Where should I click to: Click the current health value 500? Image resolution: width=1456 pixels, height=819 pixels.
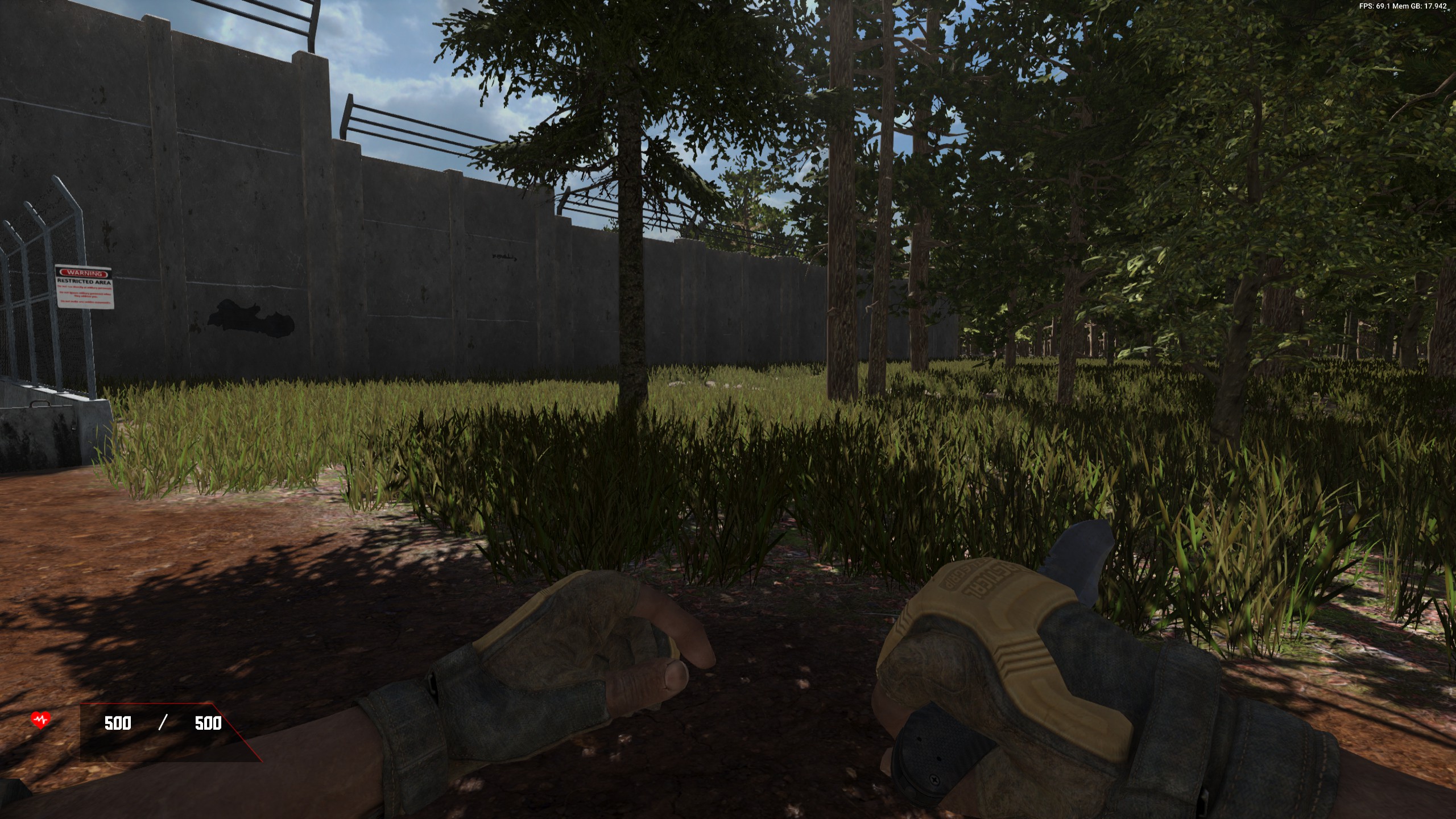[117, 724]
